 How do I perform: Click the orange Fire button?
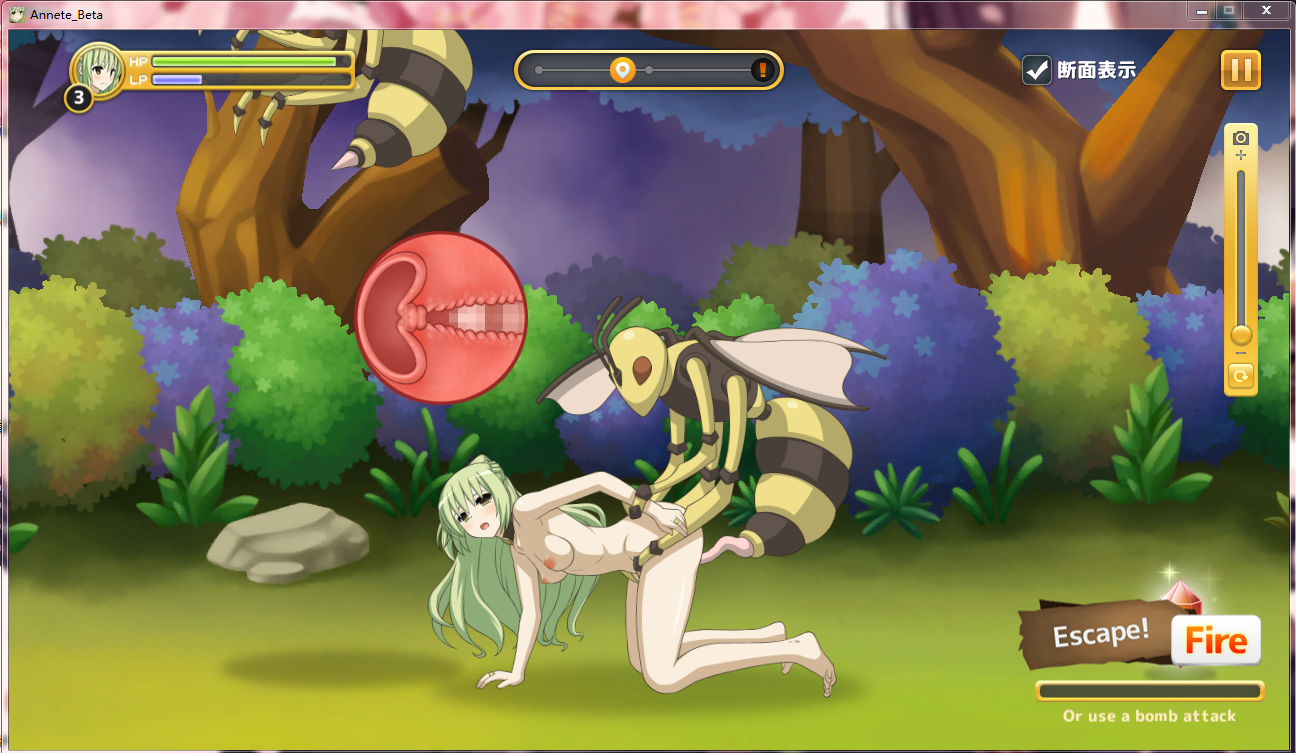1215,641
